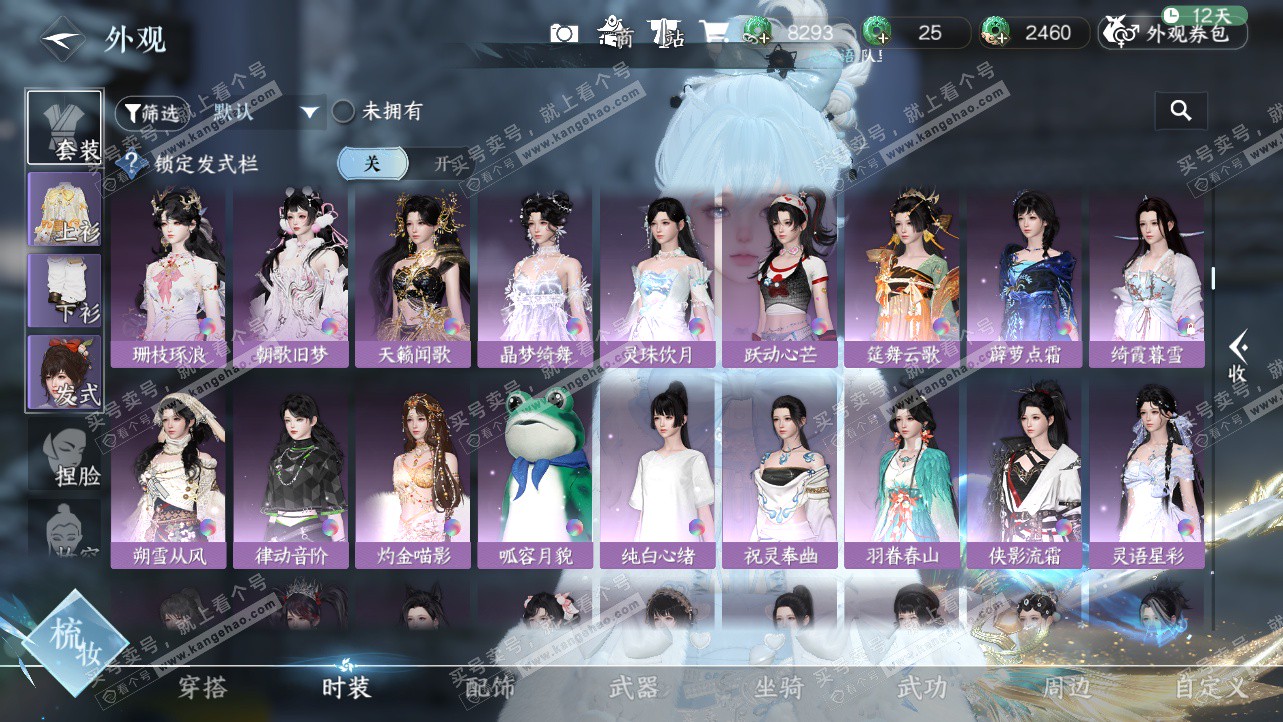Open the 筛选 filter button
Image resolution: width=1283 pixels, height=722 pixels.
click(151, 113)
